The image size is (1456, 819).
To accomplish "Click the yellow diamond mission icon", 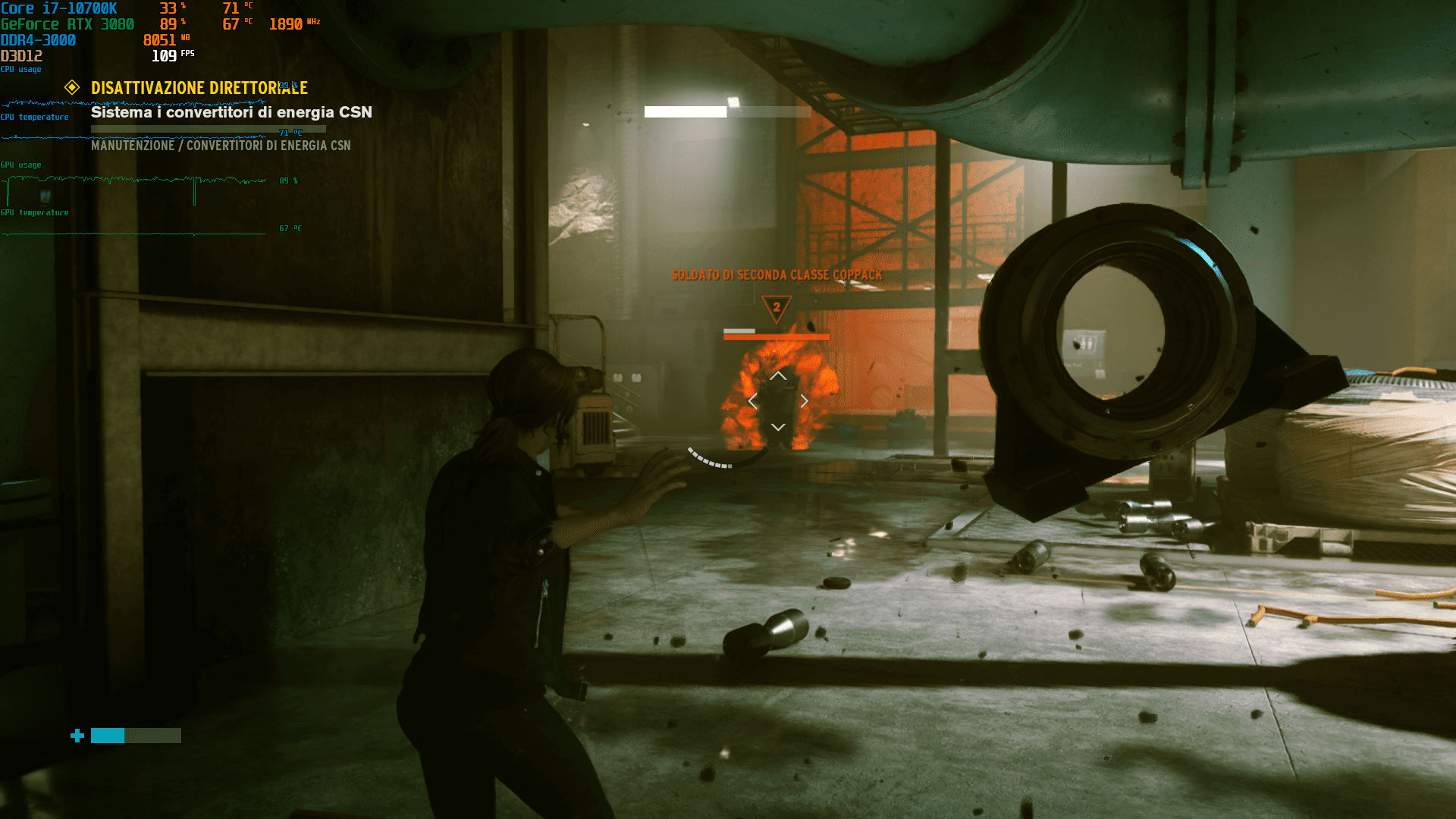I will coord(72,87).
